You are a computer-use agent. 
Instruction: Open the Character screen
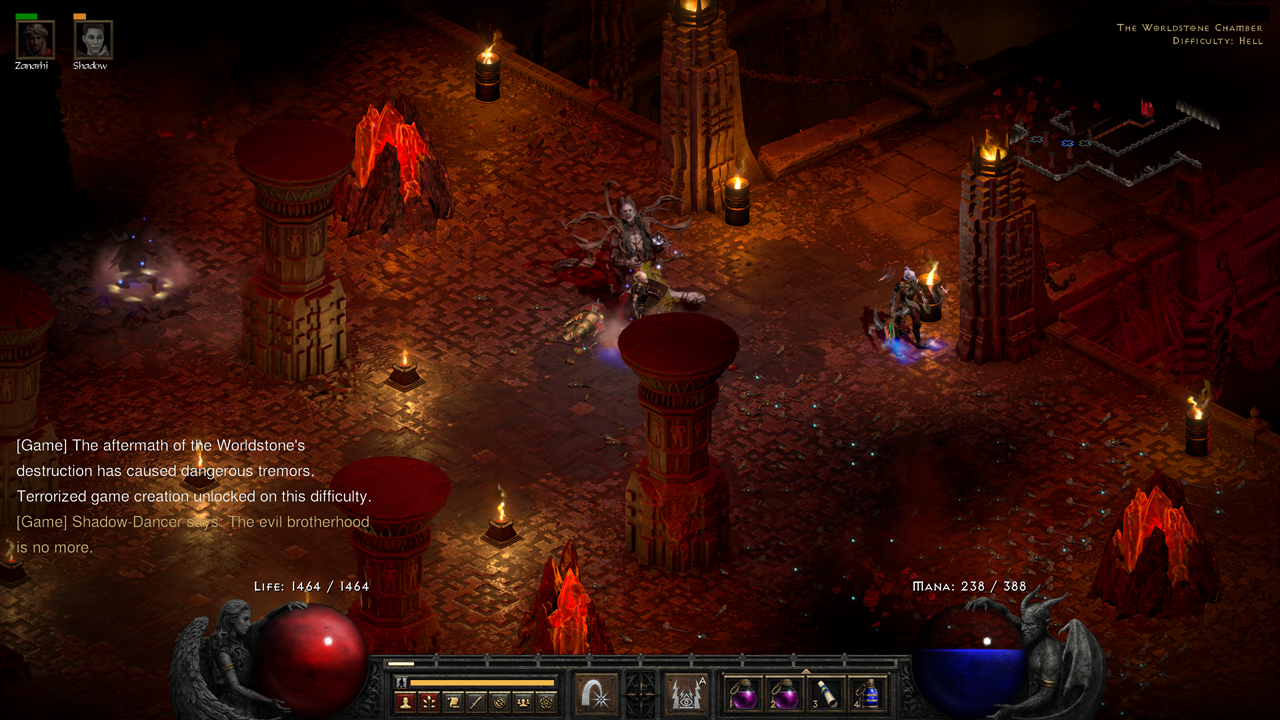click(404, 701)
